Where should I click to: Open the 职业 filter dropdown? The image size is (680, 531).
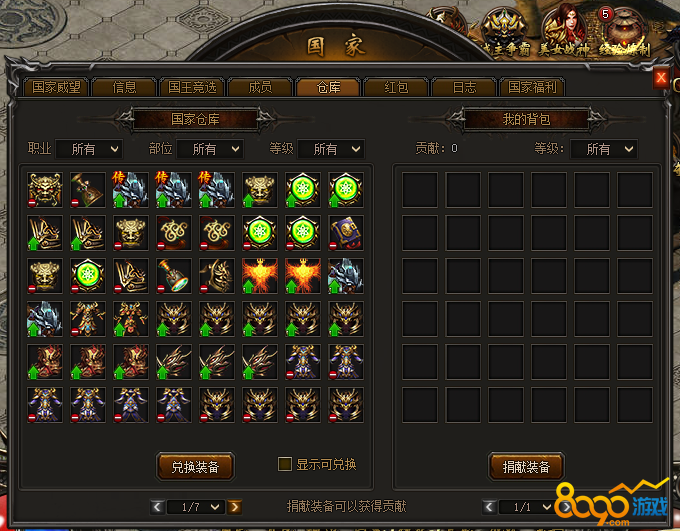[88, 149]
